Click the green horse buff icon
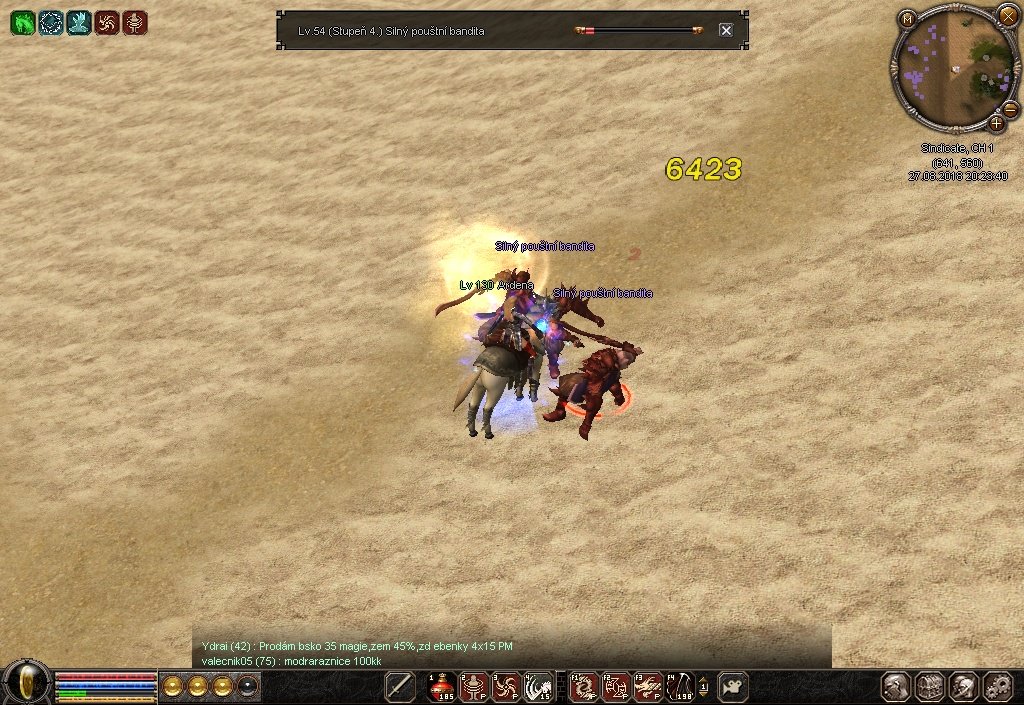The width and height of the screenshot is (1024, 705). (22, 23)
